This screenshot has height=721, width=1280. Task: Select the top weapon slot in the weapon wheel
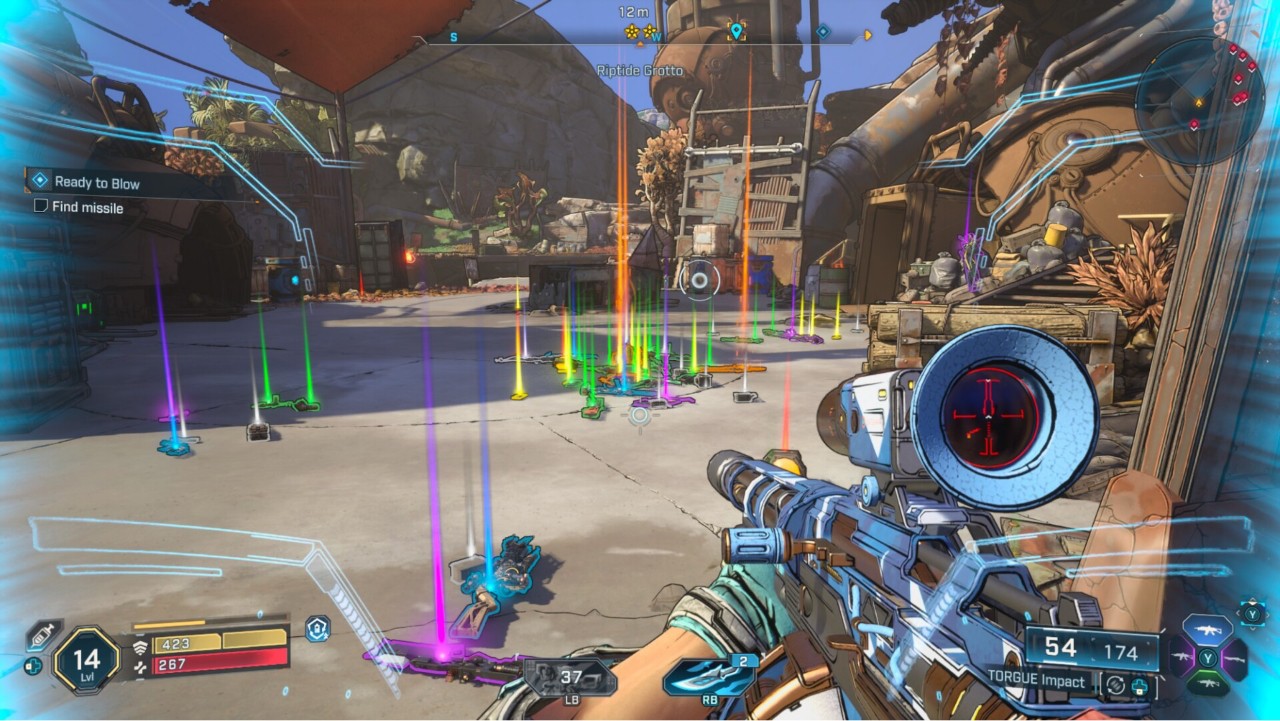point(1207,632)
